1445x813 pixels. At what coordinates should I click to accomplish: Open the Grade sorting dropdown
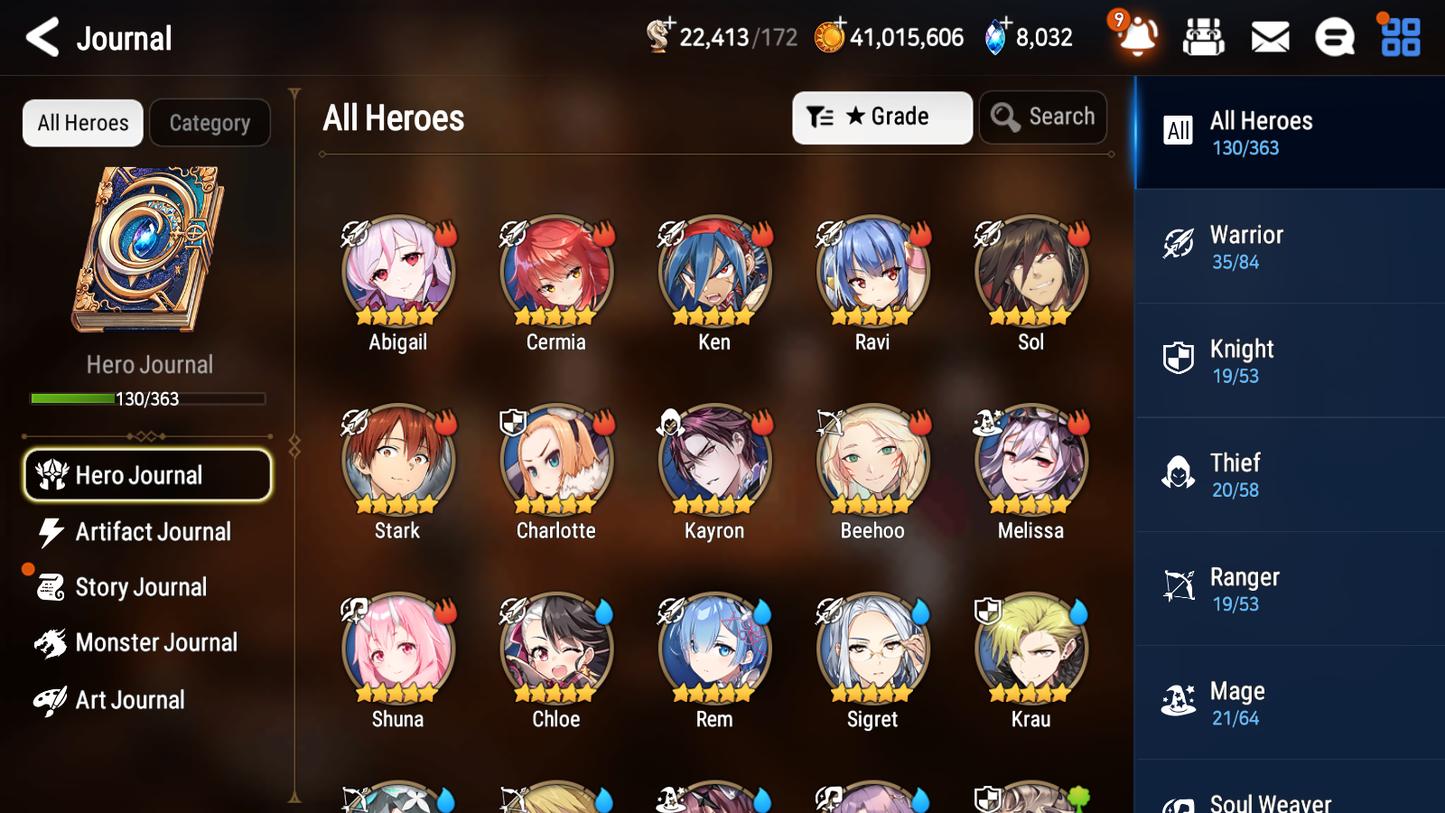coord(881,117)
